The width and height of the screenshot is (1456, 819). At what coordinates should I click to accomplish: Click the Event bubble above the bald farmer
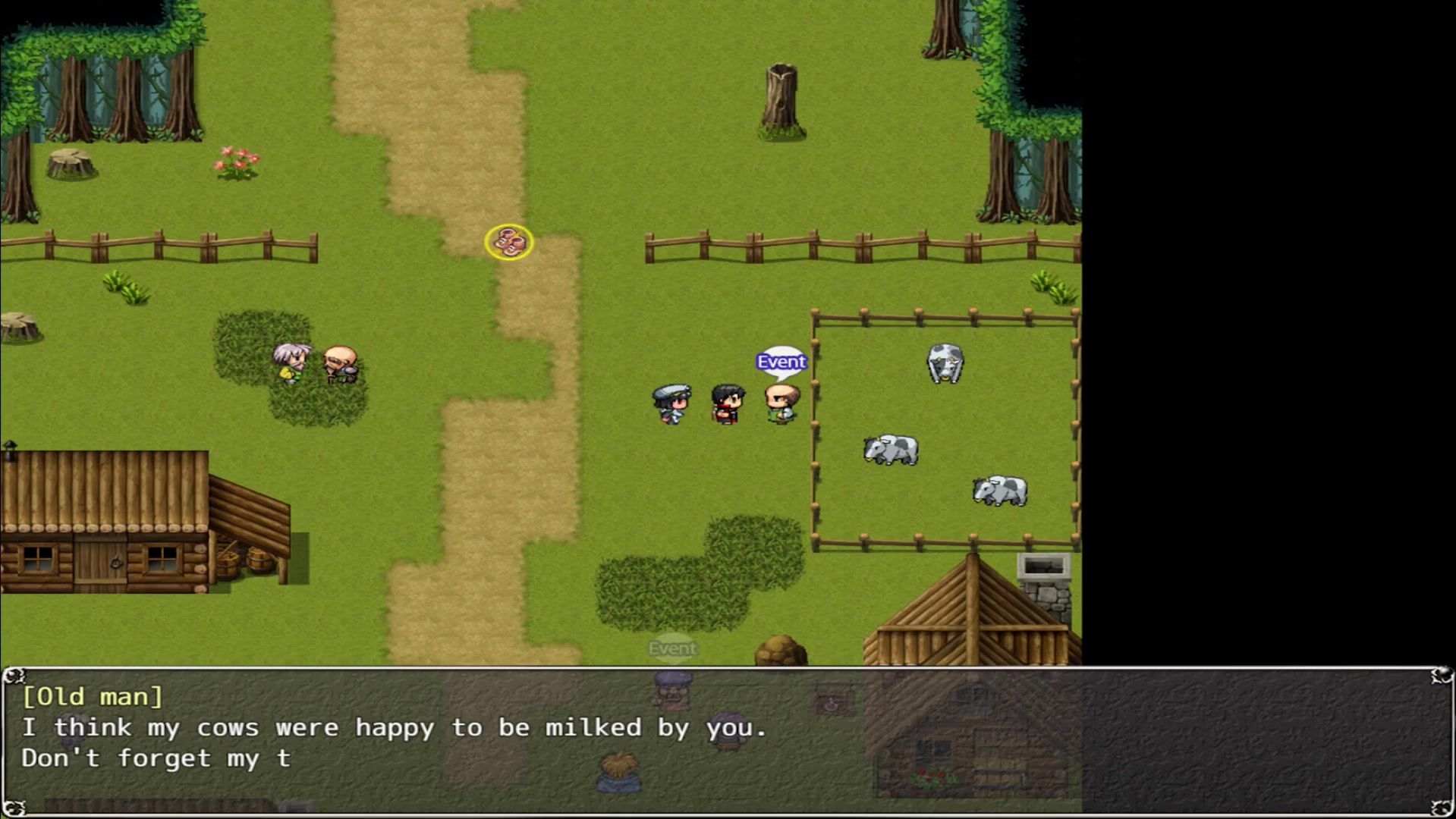[x=781, y=362]
